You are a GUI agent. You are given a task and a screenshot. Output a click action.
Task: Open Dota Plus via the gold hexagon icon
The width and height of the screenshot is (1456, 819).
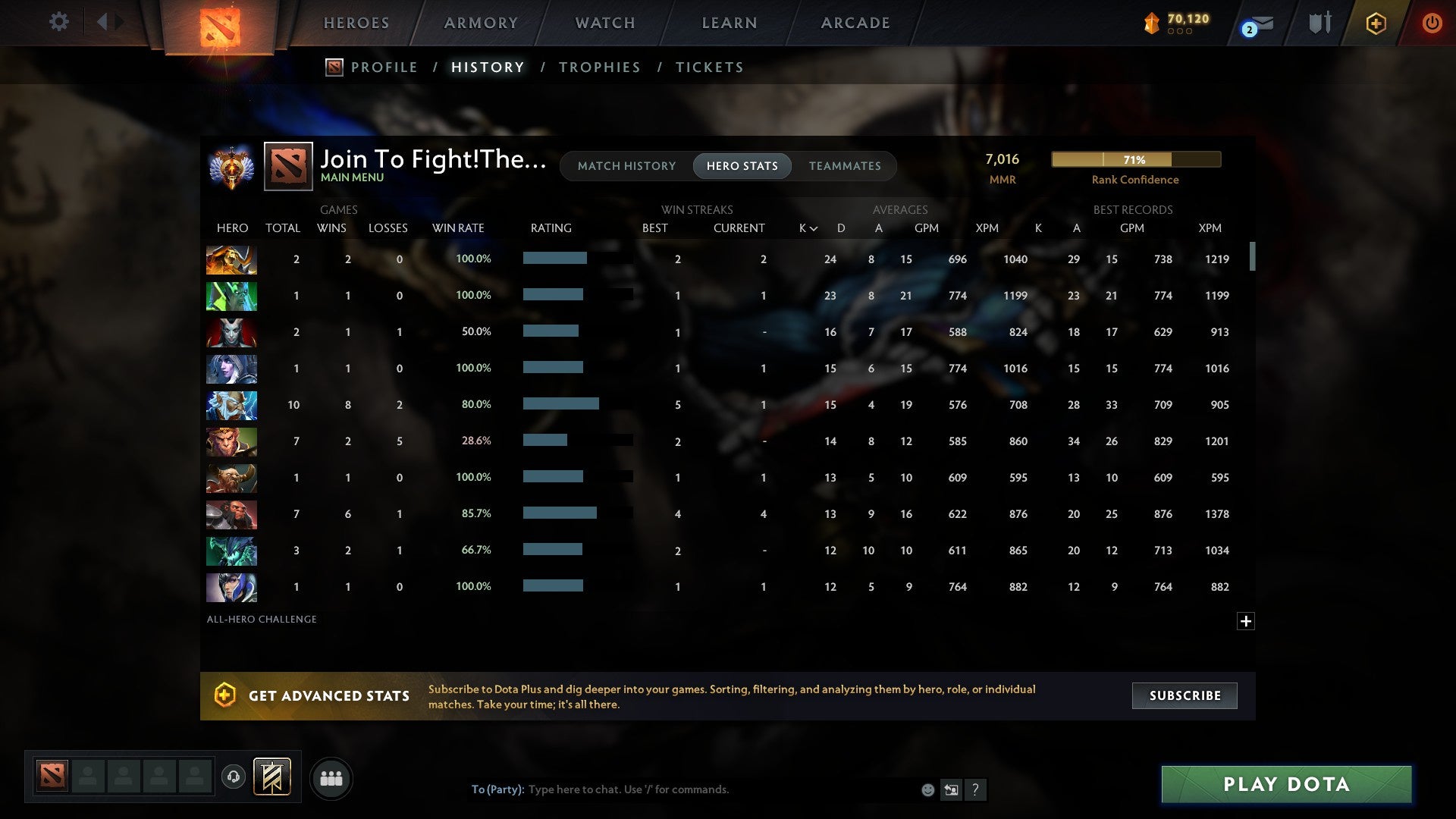click(1376, 23)
